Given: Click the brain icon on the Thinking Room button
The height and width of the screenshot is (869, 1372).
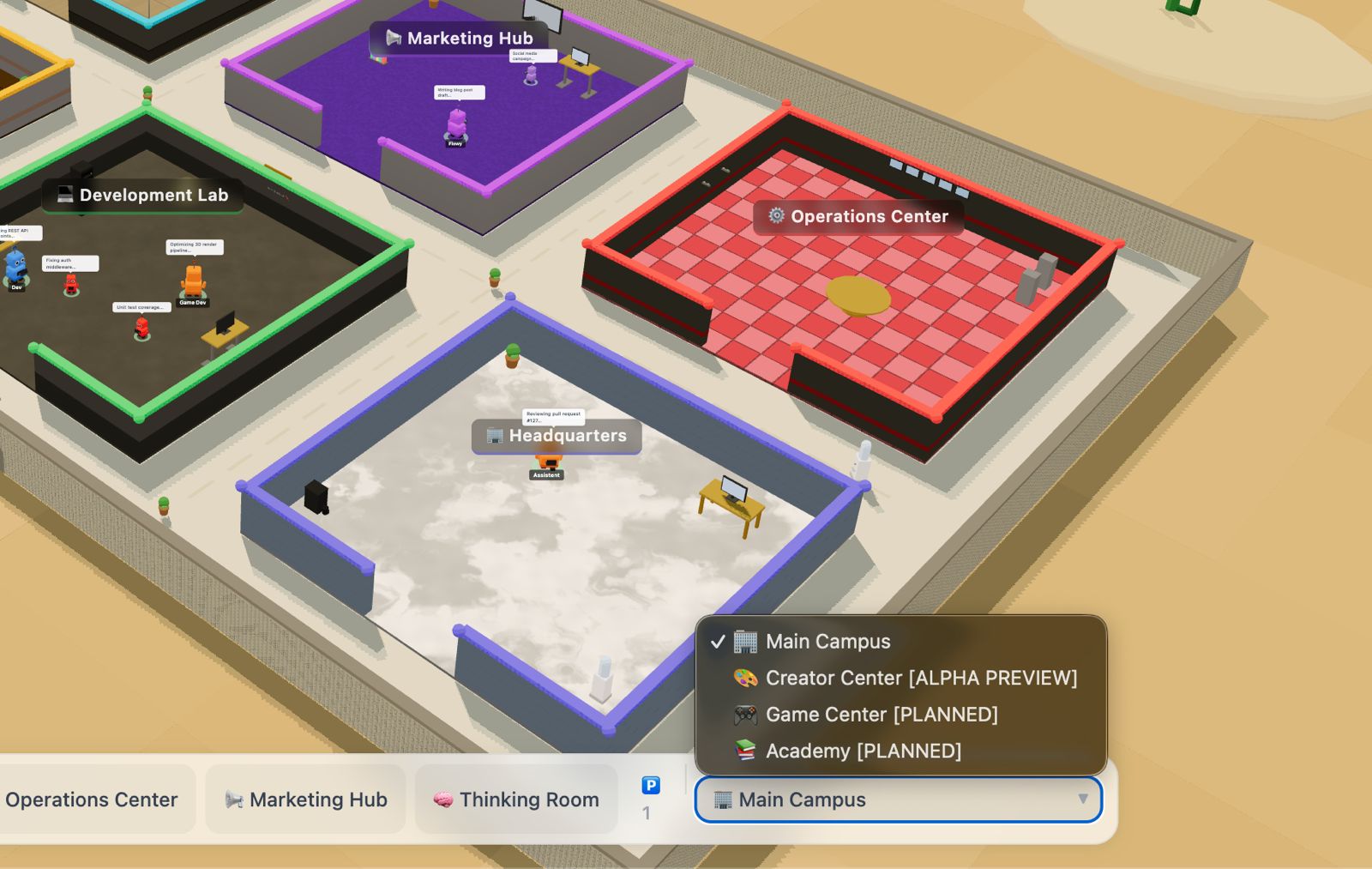Looking at the screenshot, I should (x=442, y=799).
